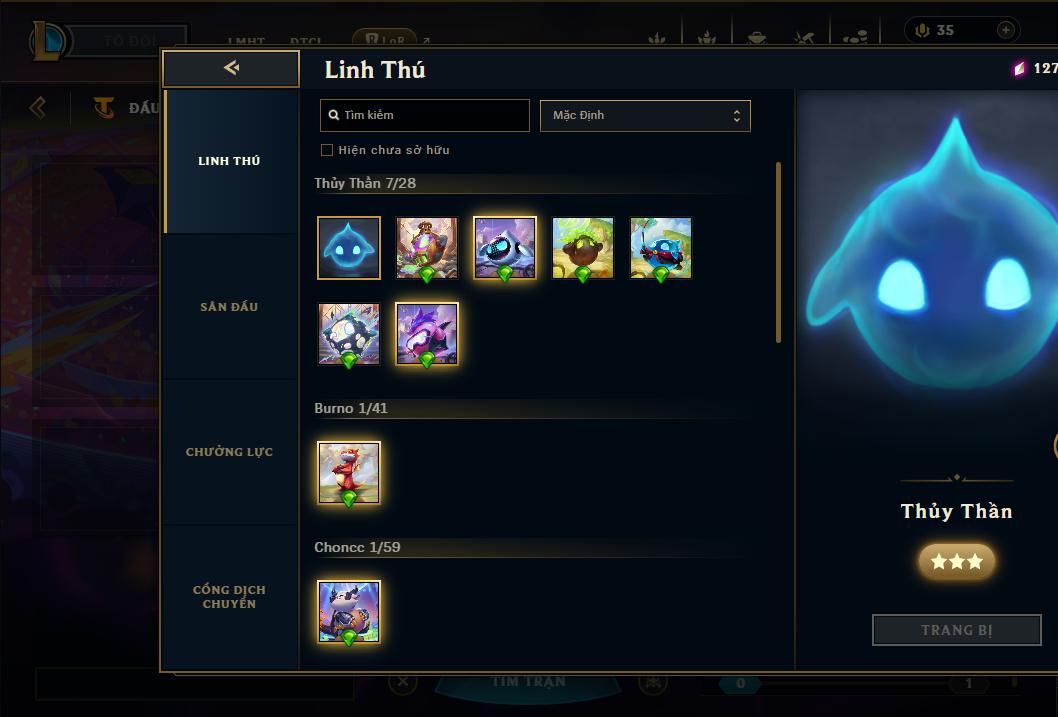This screenshot has width=1058, height=717.
Task: Switch to the Linh Thú tab
Action: click(229, 161)
